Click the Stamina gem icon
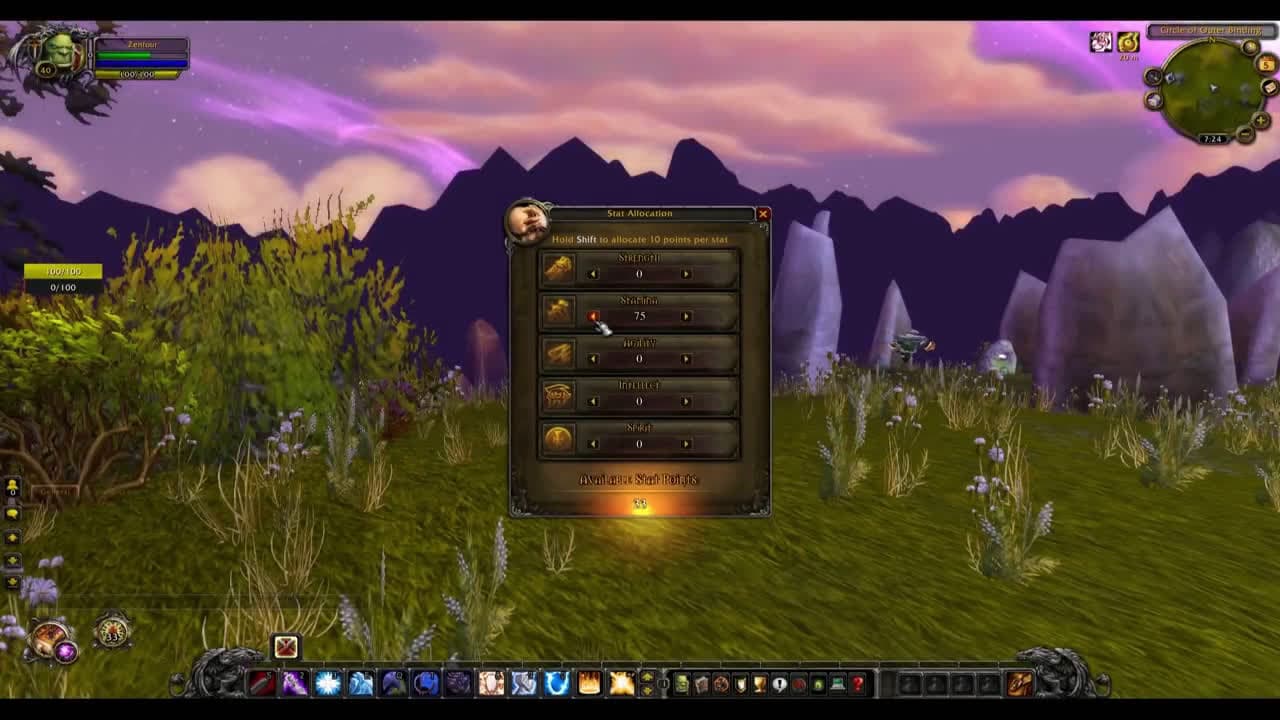 560,310
